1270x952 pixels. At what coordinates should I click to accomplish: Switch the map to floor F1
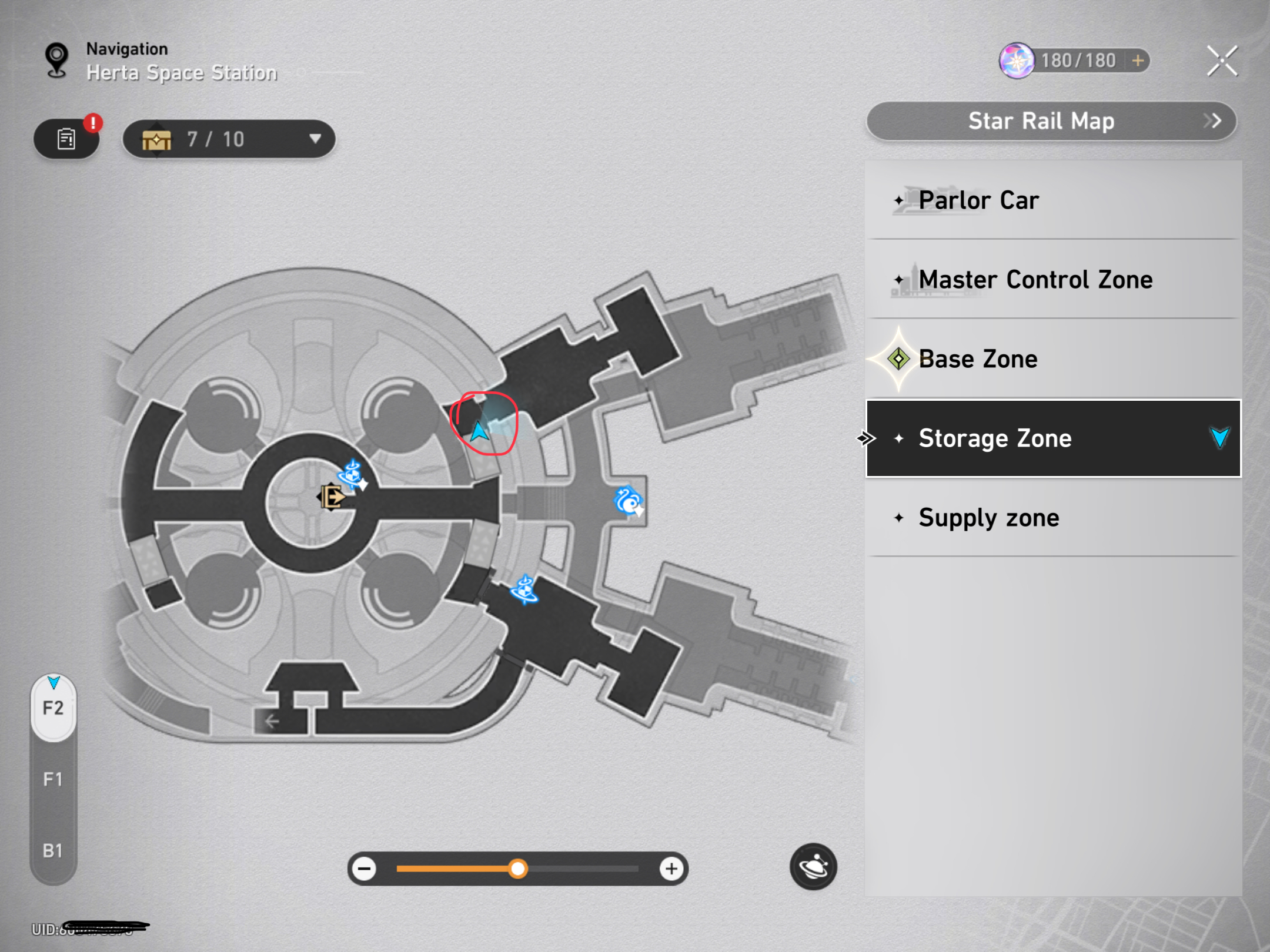[x=53, y=779]
